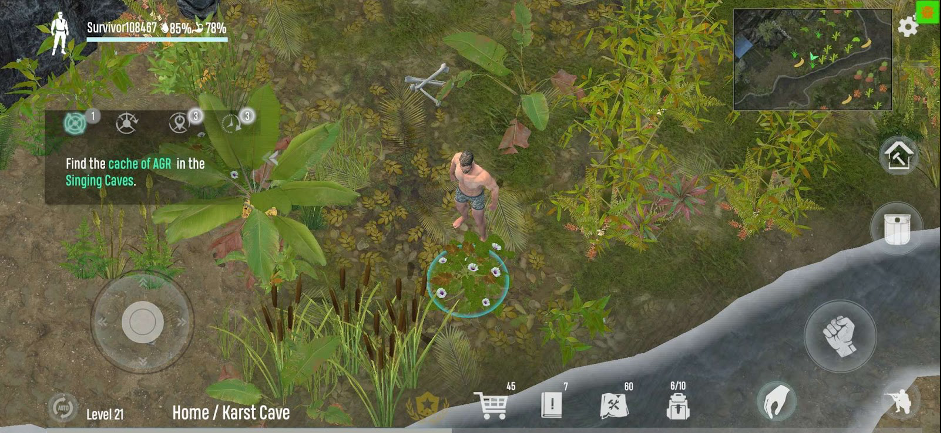Use the hand interact button
The height and width of the screenshot is (433, 941).
pyautogui.click(x=775, y=401)
